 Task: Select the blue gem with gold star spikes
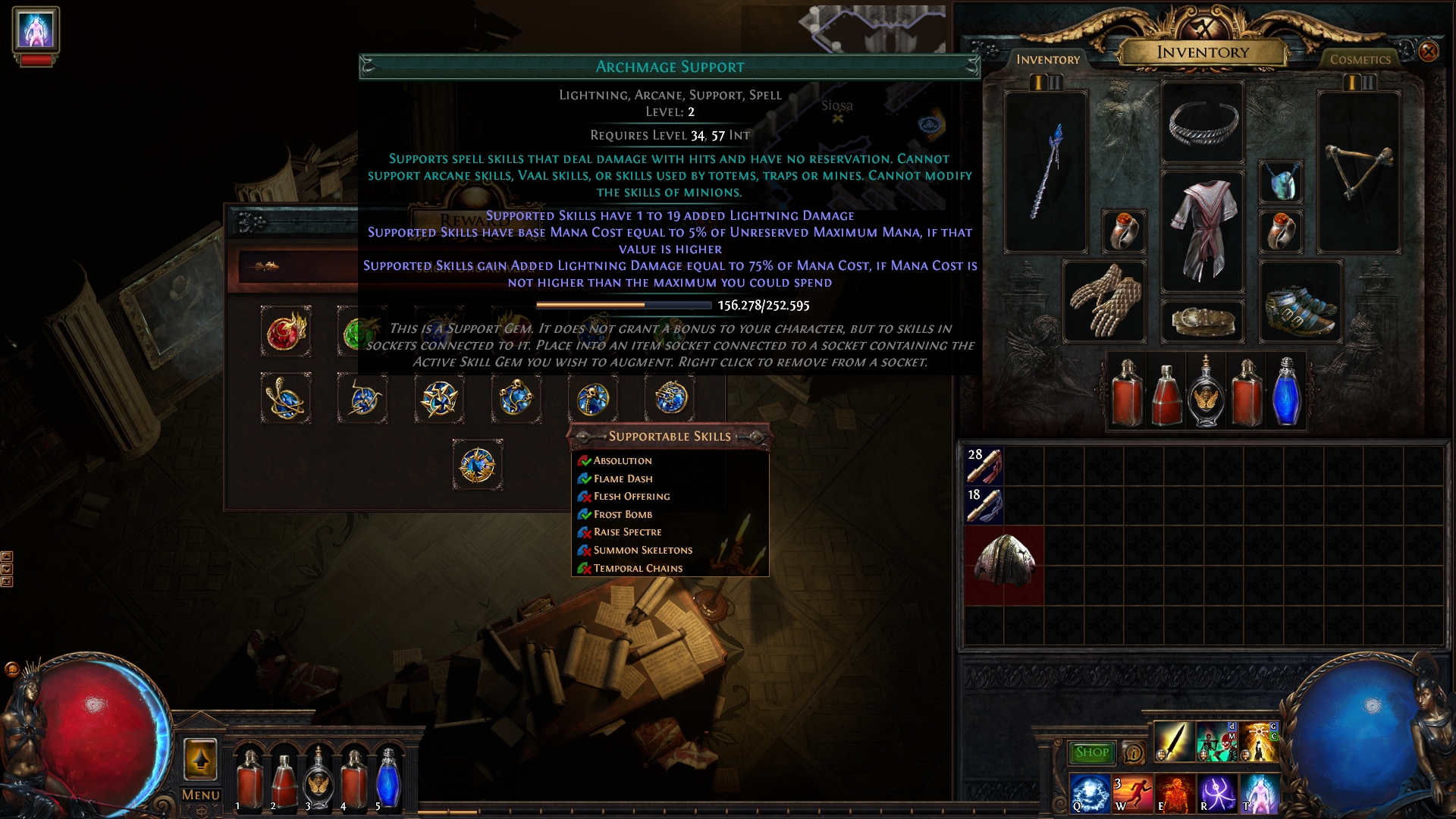(x=439, y=397)
